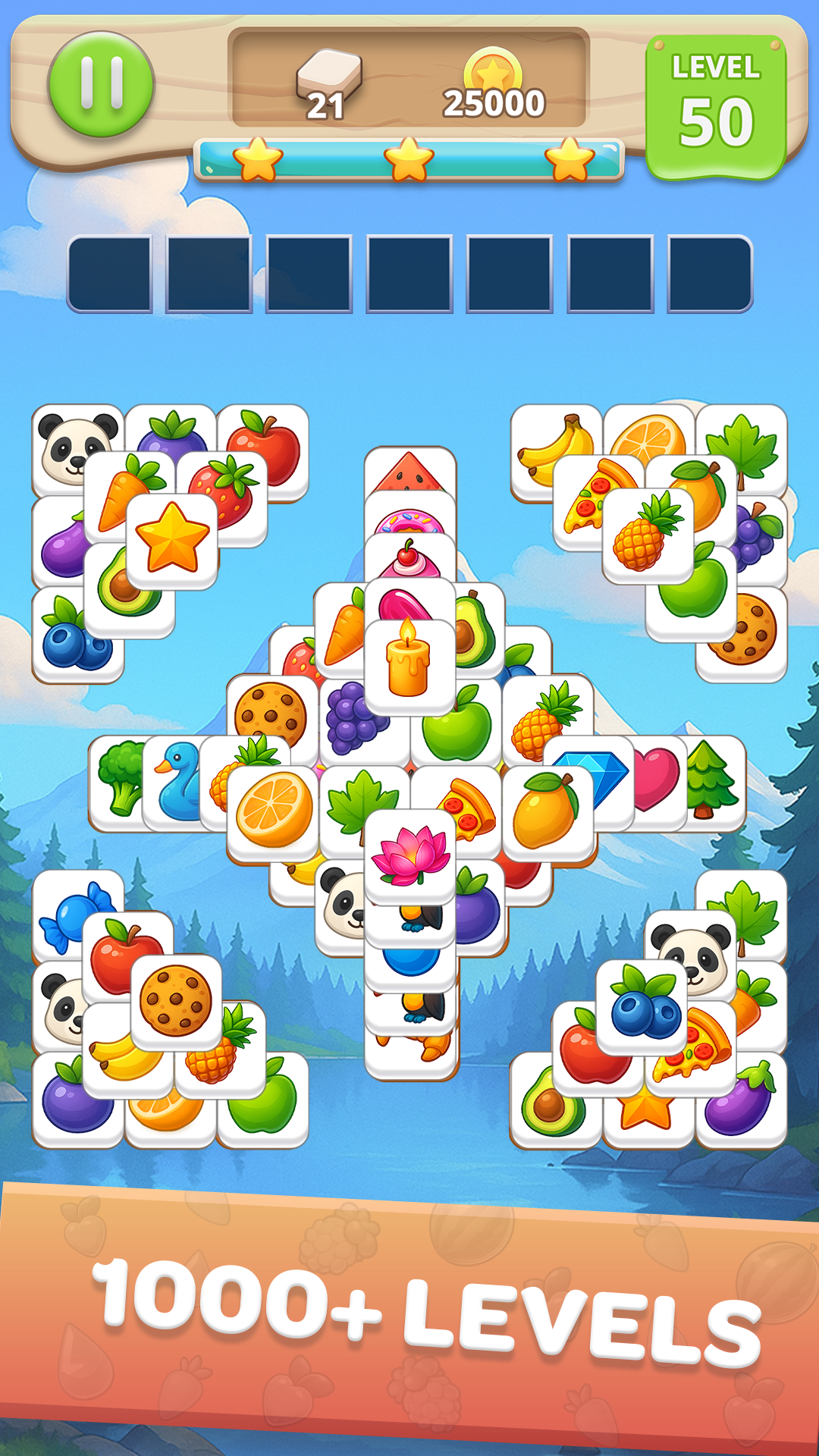The height and width of the screenshot is (1456, 819).
Task: Pick the pink lotus flower tile
Action: [409, 856]
